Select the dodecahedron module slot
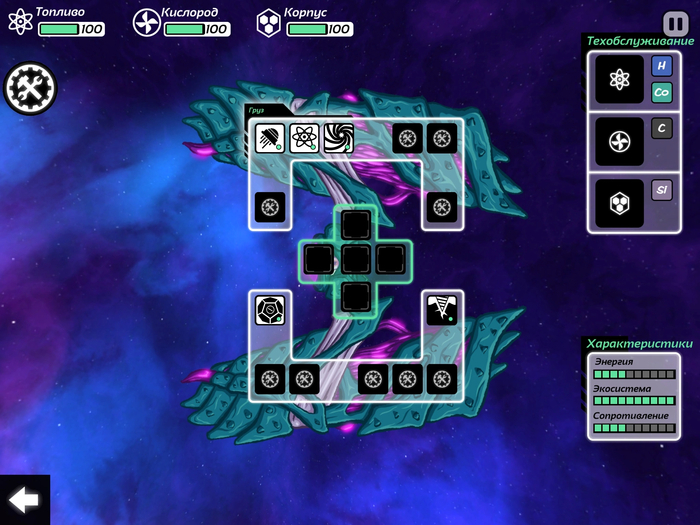Screen dimensions: 700x525 point(270,309)
